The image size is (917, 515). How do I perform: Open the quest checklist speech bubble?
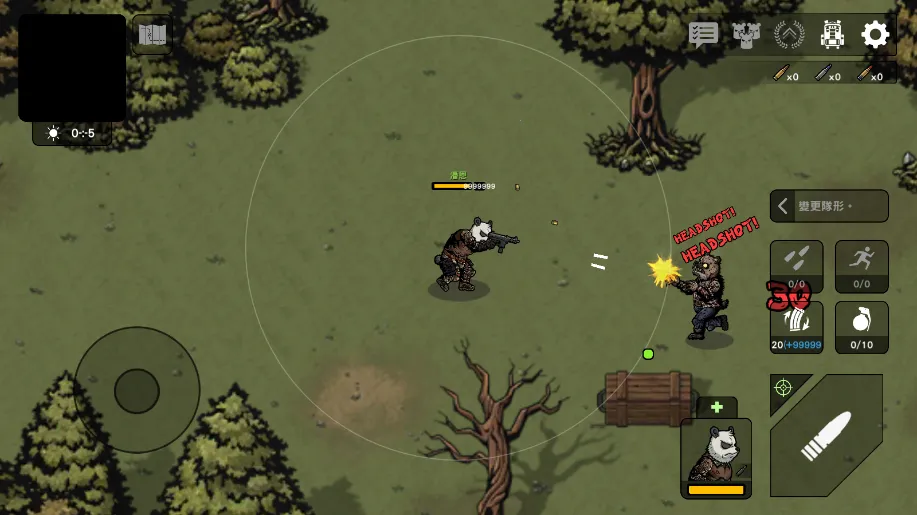coord(704,35)
